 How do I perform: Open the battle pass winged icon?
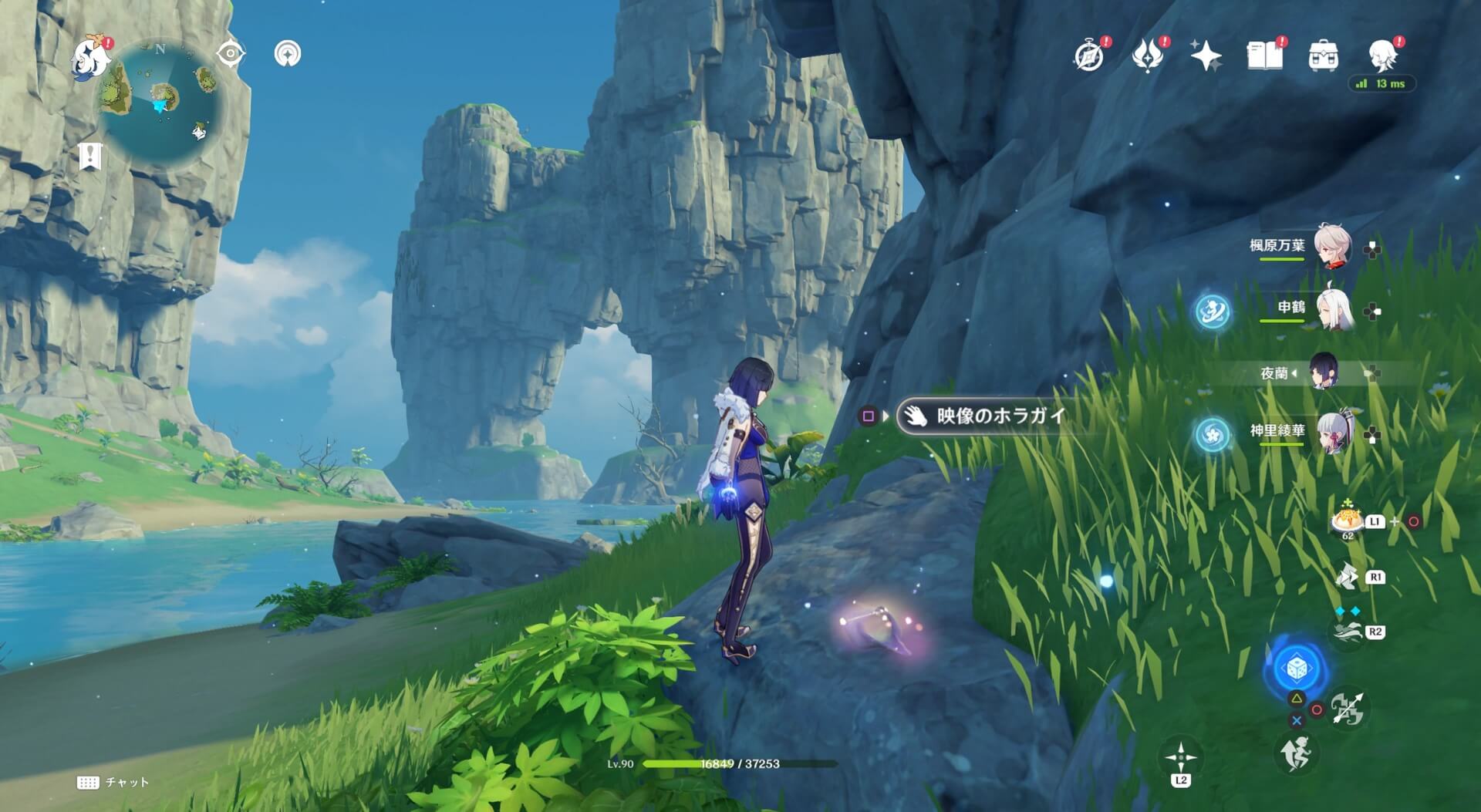click(x=1147, y=56)
